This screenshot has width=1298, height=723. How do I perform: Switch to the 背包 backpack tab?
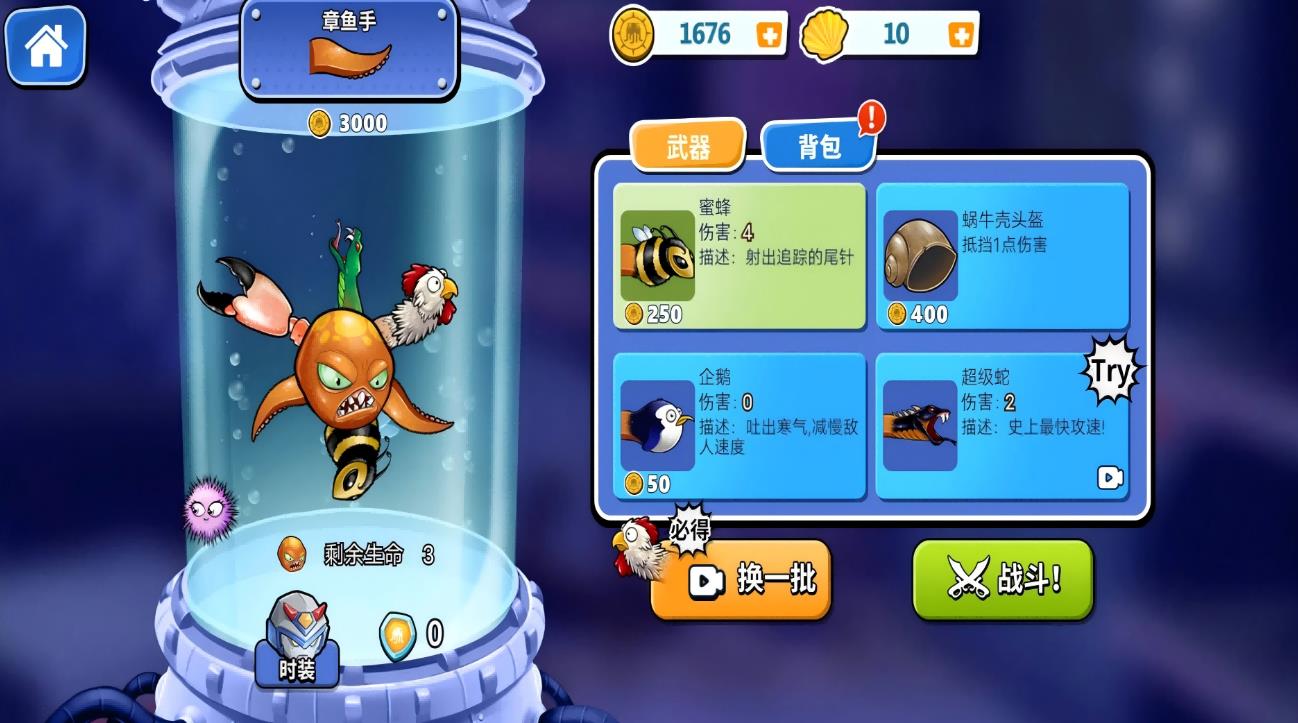[820, 145]
